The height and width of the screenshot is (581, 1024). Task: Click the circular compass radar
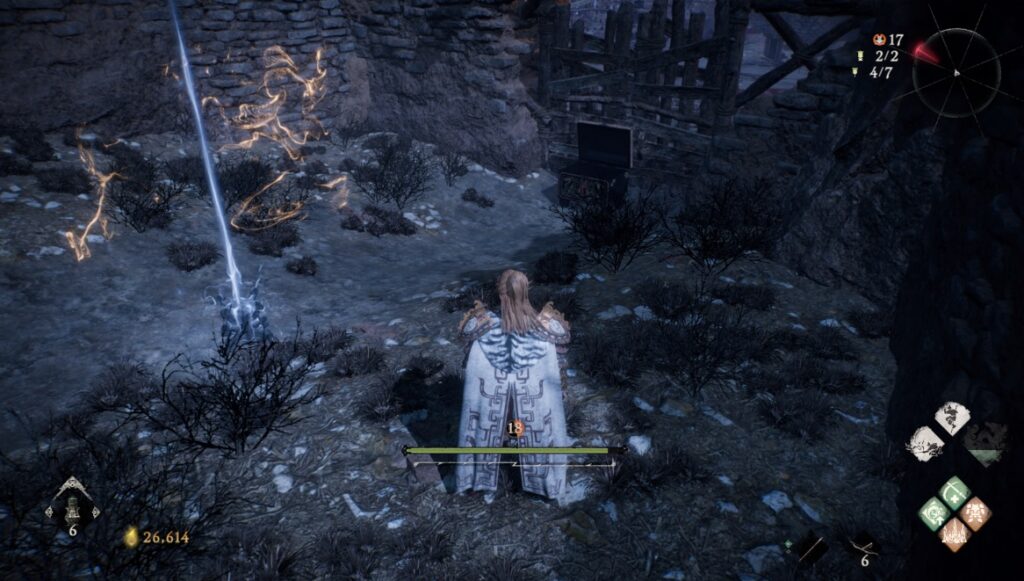[955, 72]
